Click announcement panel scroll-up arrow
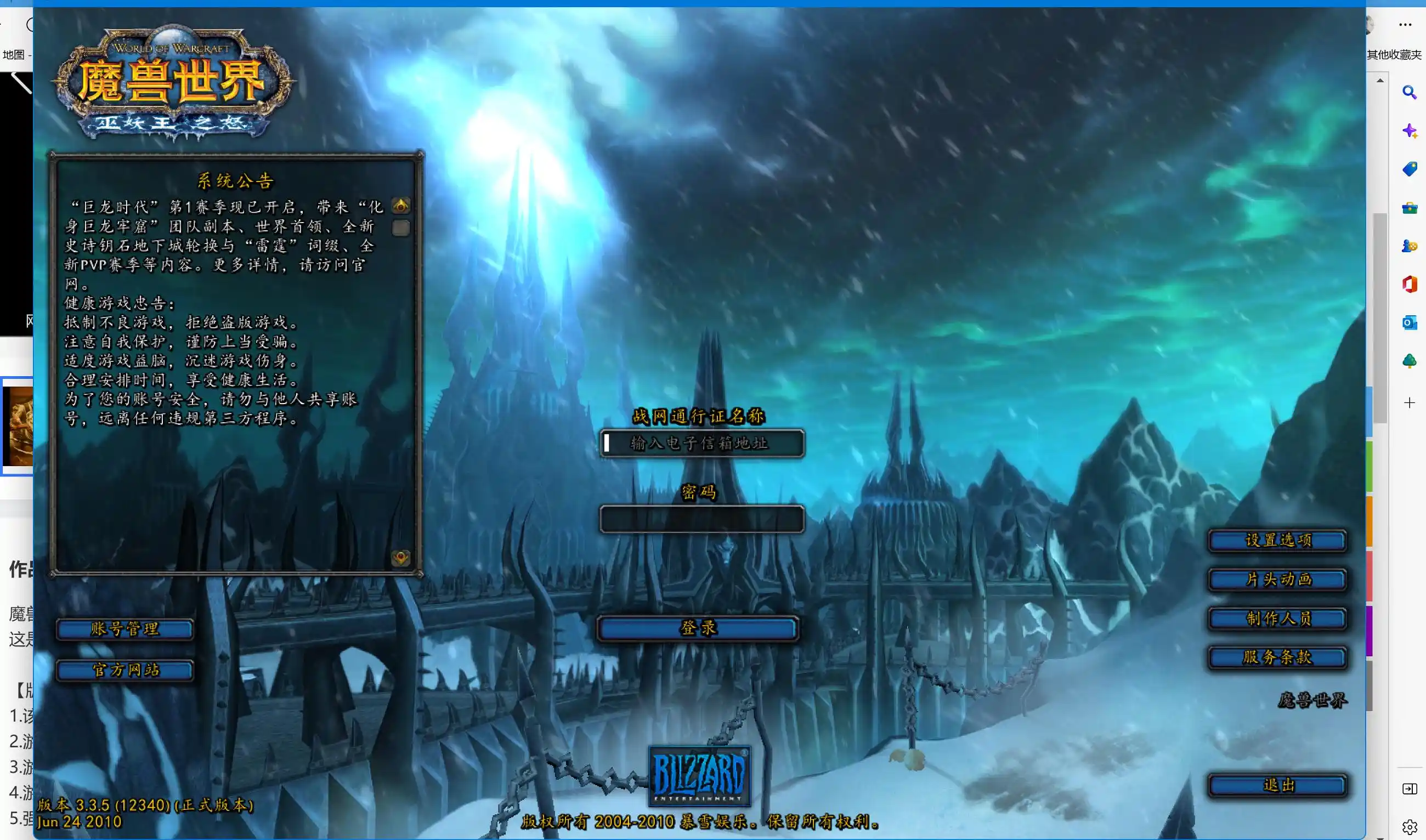The width and height of the screenshot is (1426, 840). click(401, 206)
